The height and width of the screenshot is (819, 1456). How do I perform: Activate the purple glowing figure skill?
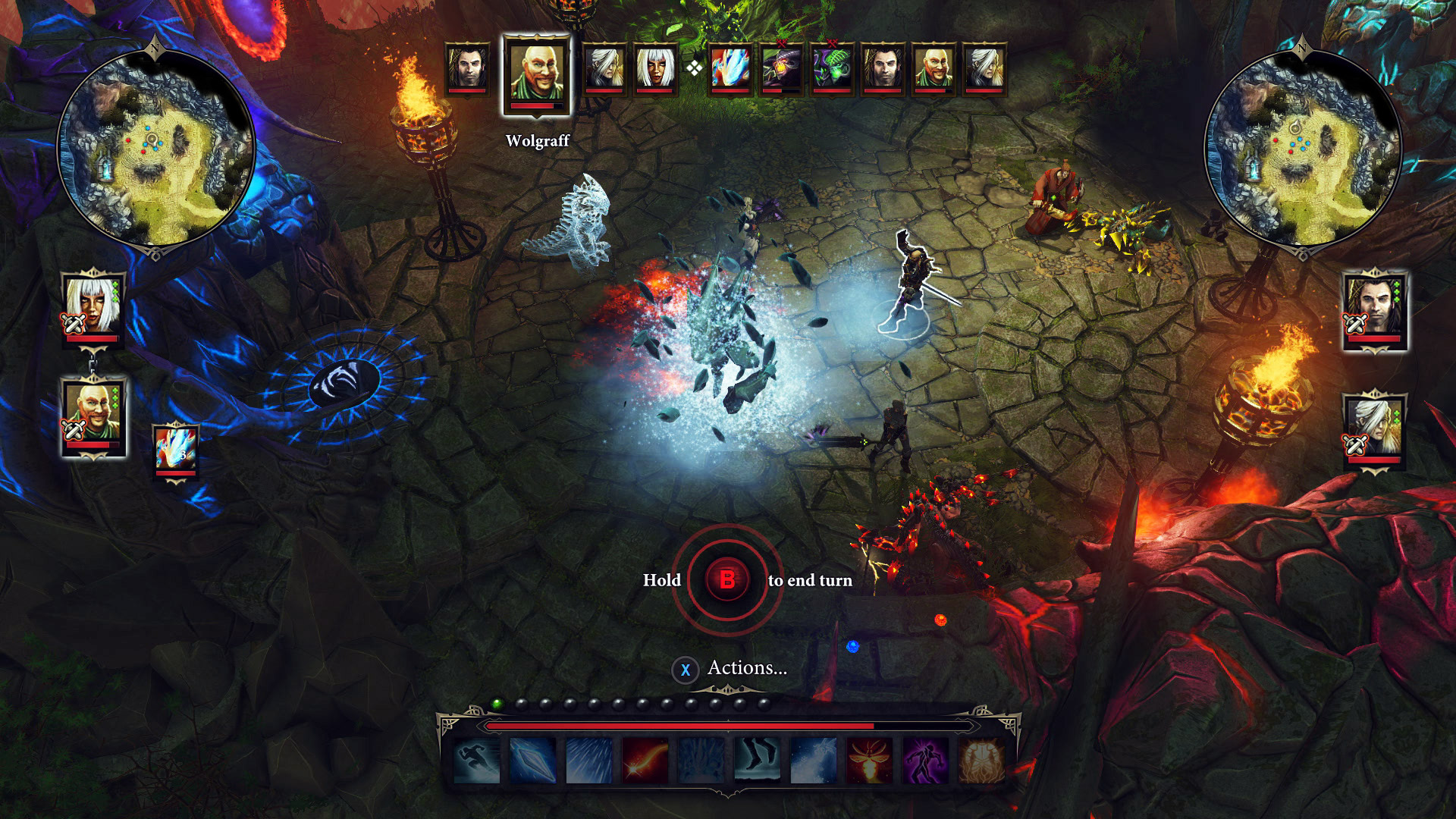[x=925, y=760]
